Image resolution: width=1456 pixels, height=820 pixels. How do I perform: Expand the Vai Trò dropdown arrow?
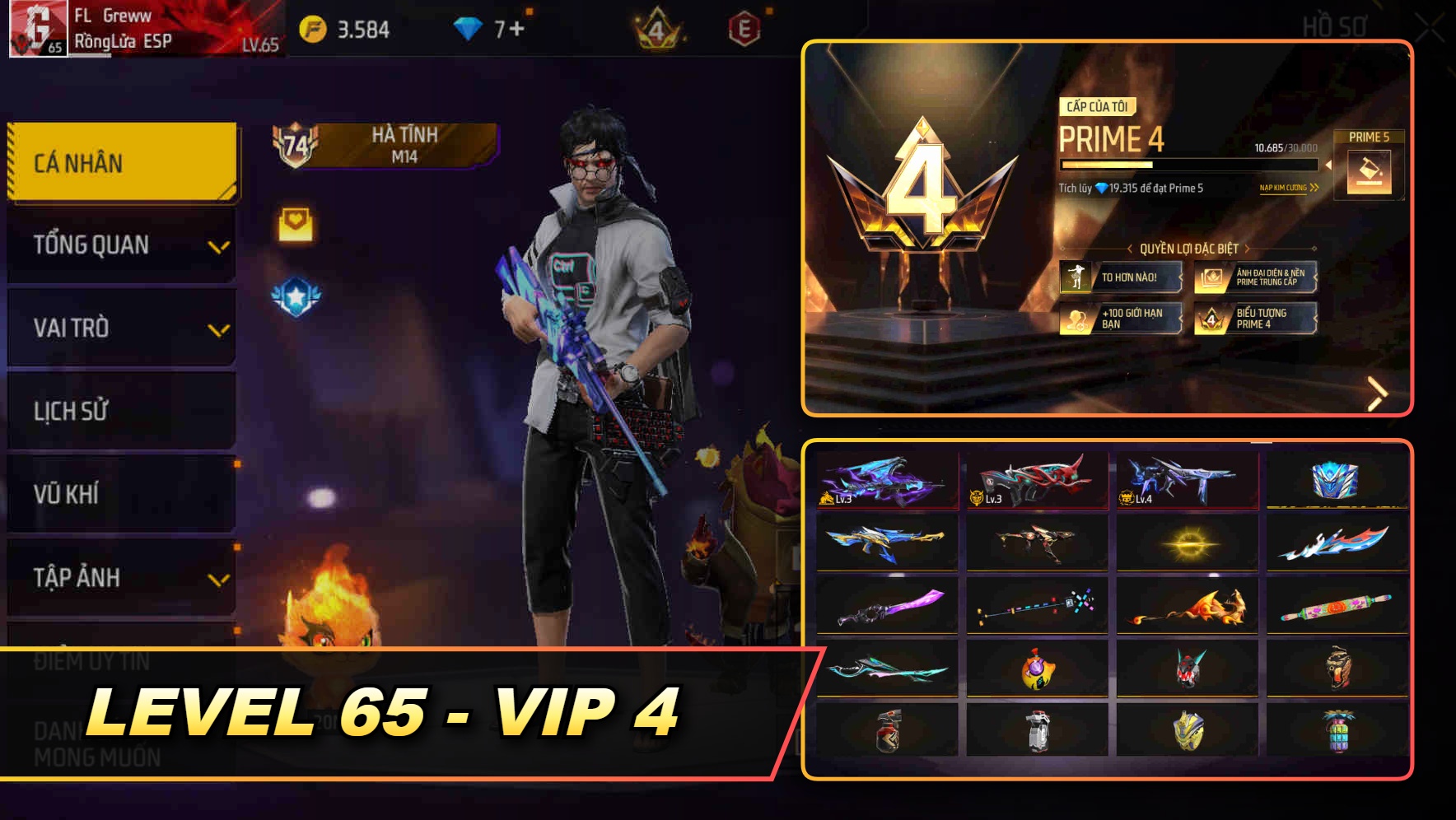pos(219,328)
